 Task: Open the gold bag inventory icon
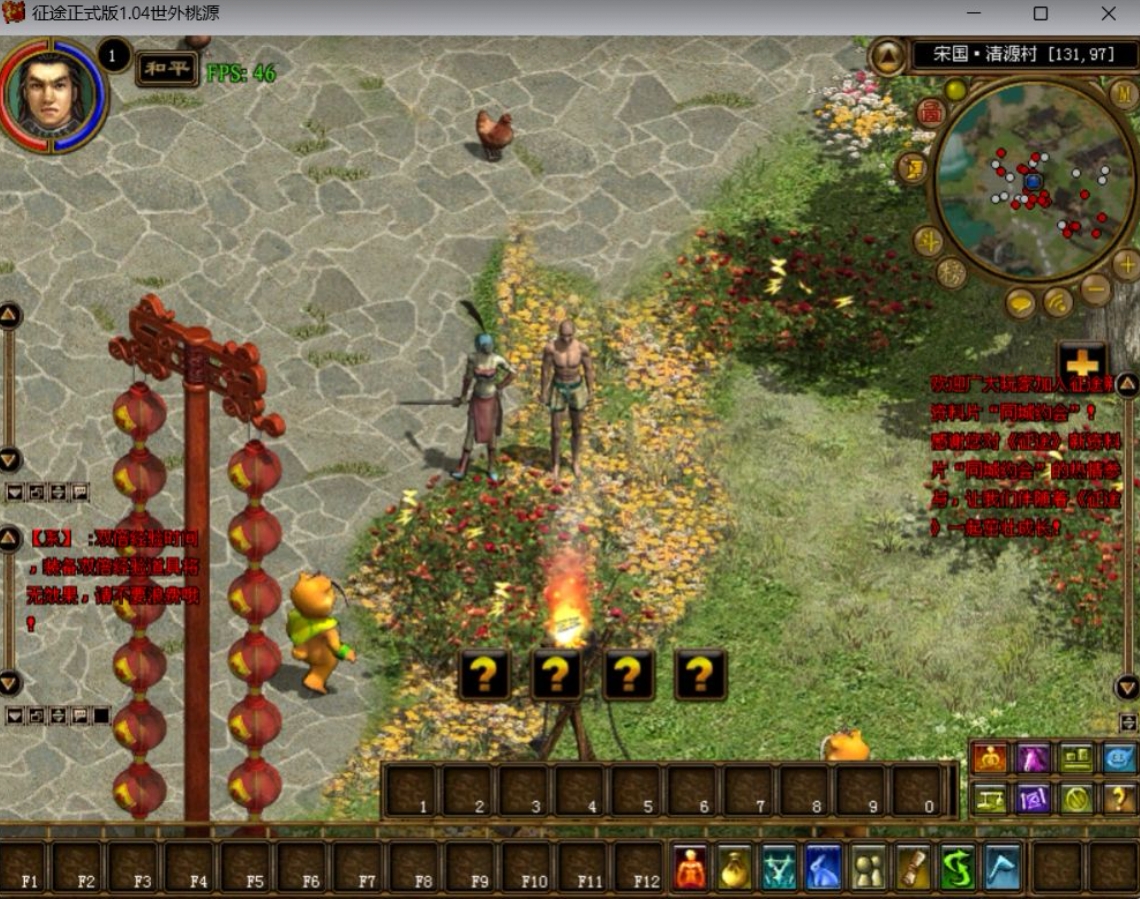[735, 868]
